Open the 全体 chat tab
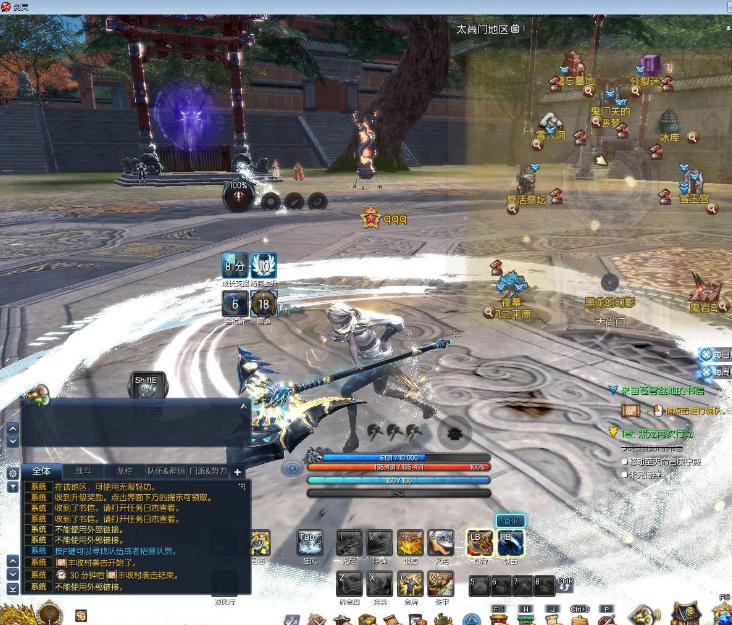Image resolution: width=732 pixels, height=625 pixels. click(x=41, y=471)
